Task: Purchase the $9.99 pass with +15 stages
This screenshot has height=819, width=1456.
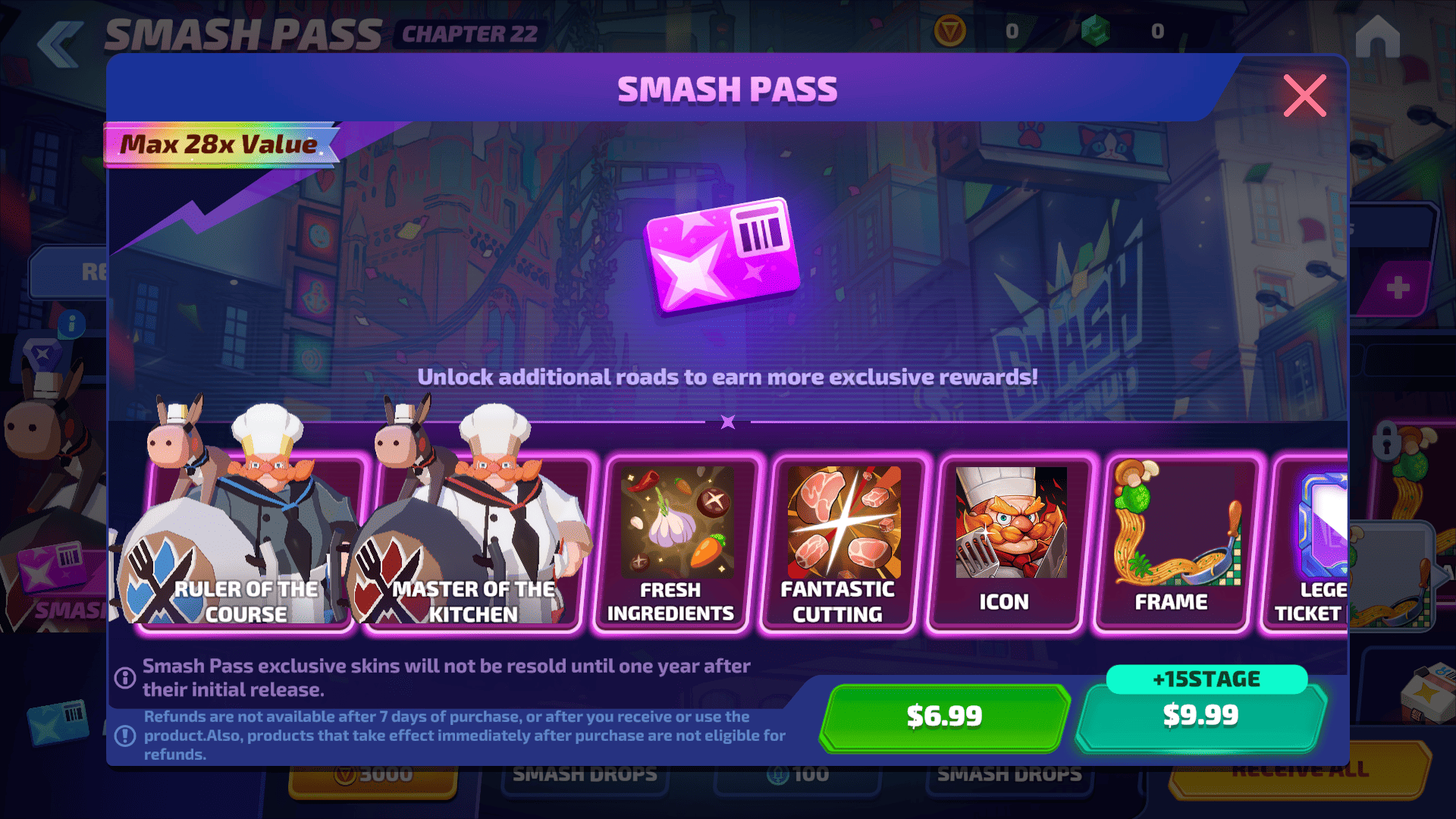Action: [1200, 717]
